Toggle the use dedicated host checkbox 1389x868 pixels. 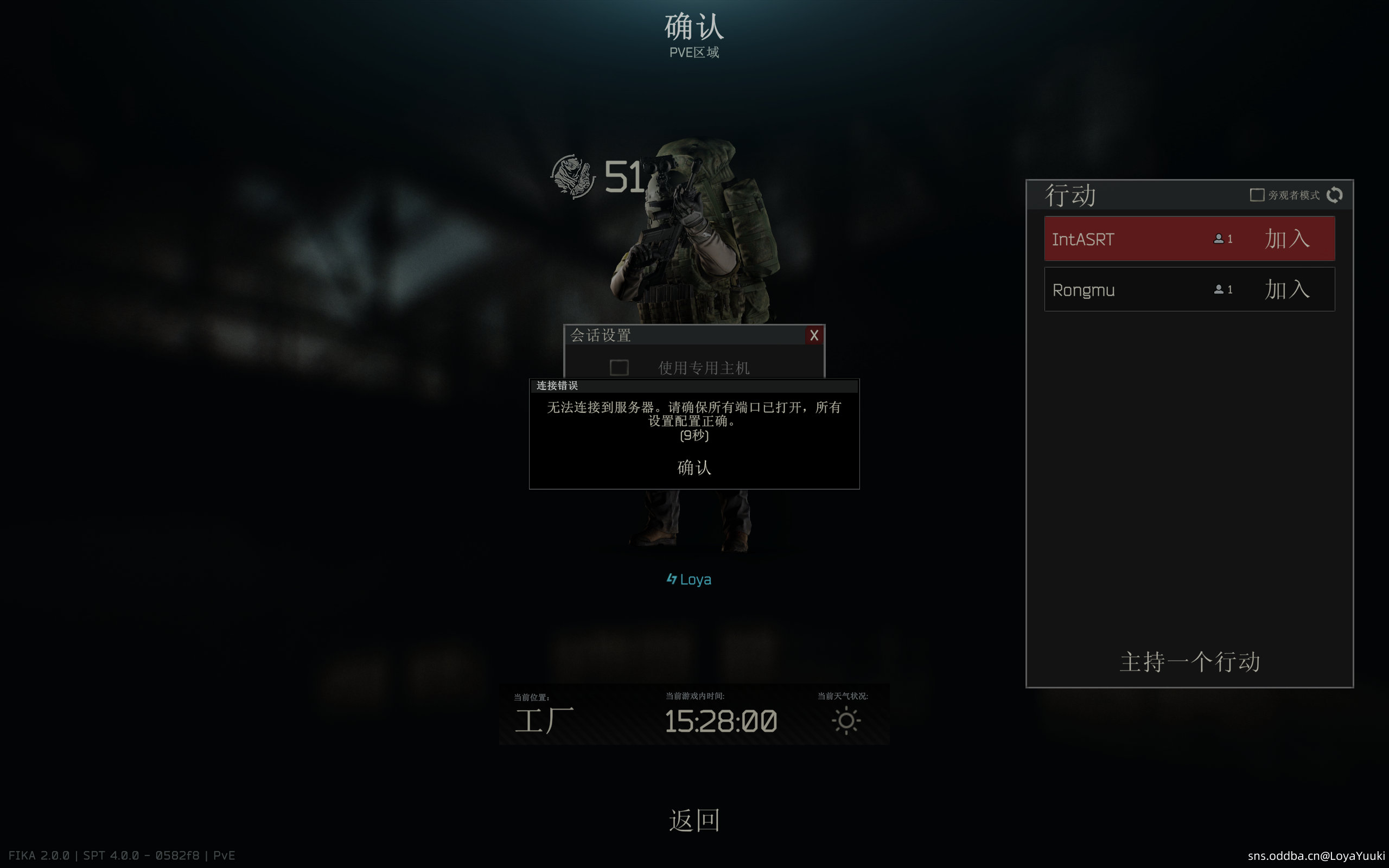click(x=619, y=367)
